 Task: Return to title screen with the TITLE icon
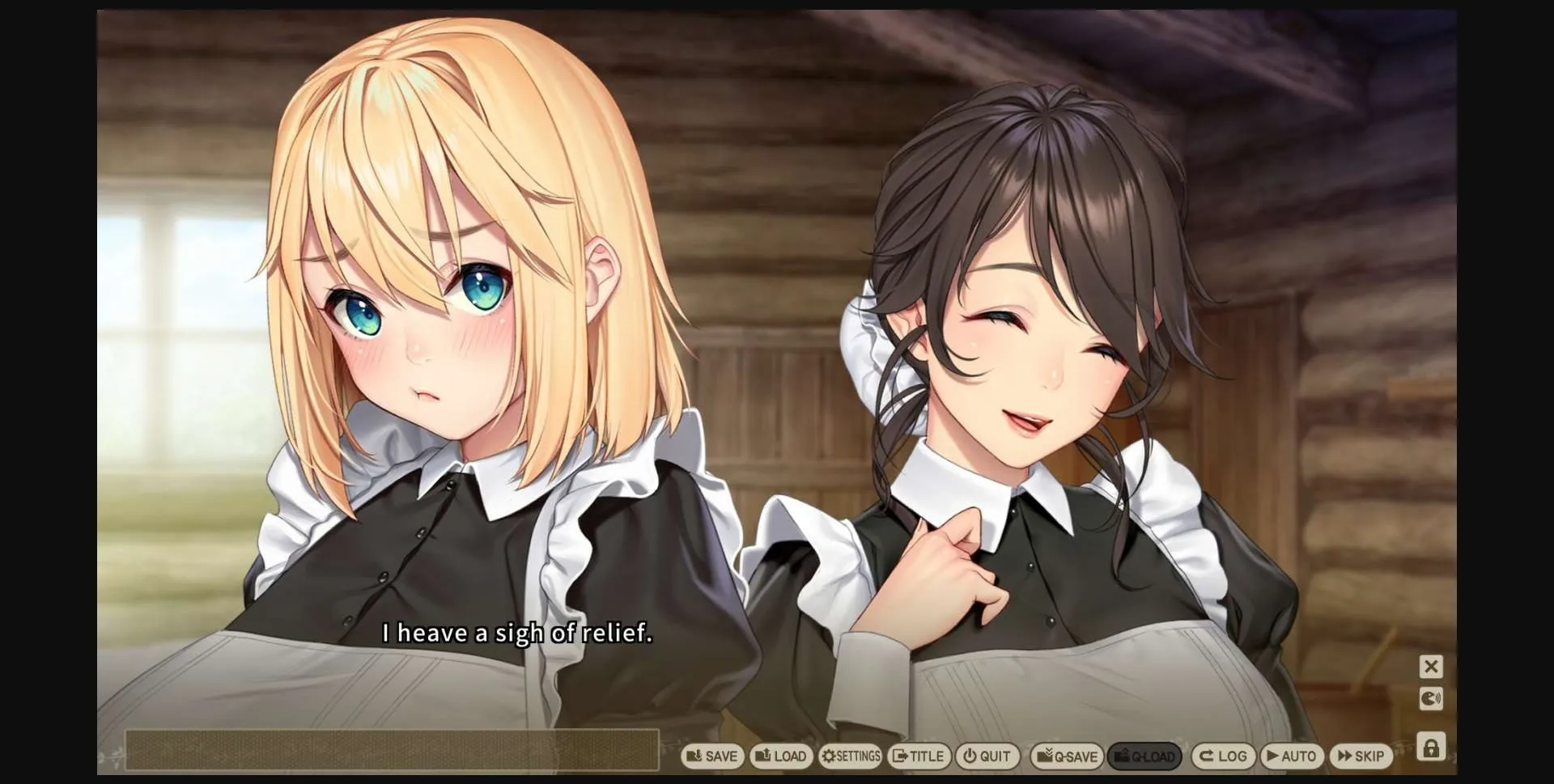tap(919, 756)
